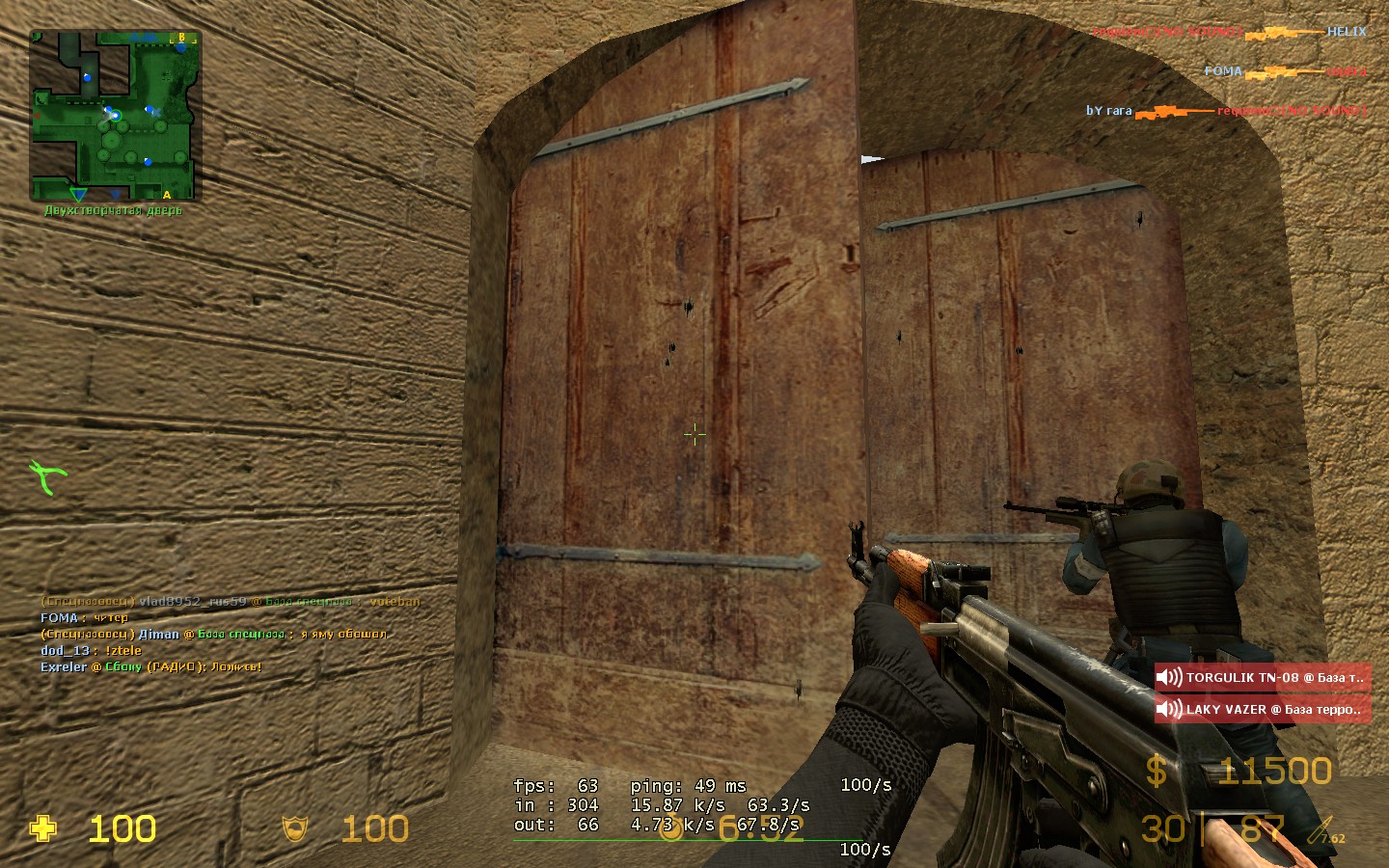1389x868 pixels.
Task: Select Exreler's radio chat message
Action: click(x=150, y=667)
